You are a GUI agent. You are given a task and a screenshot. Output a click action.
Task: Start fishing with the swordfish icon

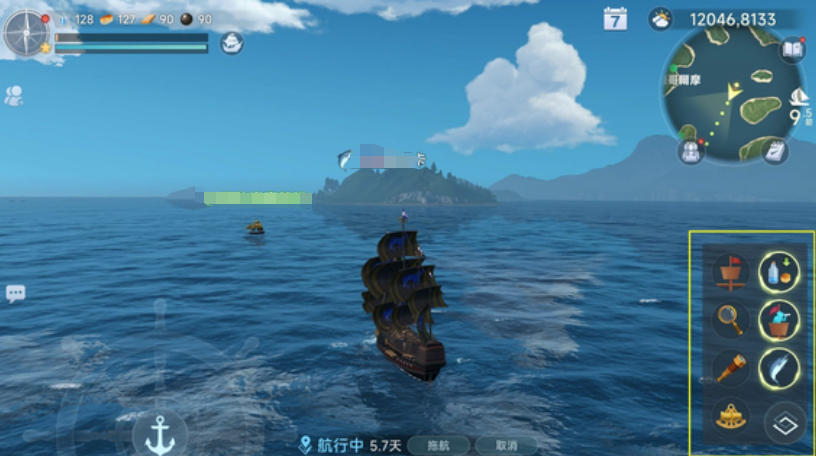(779, 368)
